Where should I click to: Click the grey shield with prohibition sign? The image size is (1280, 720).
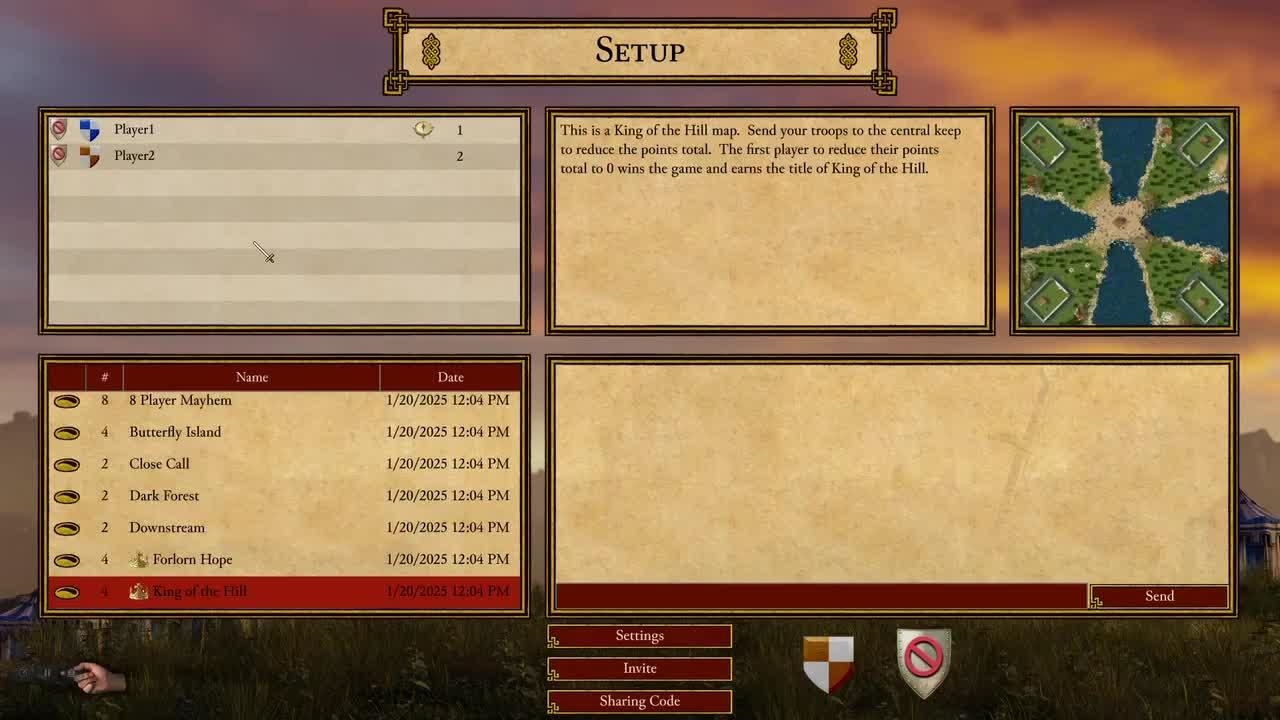point(923,662)
